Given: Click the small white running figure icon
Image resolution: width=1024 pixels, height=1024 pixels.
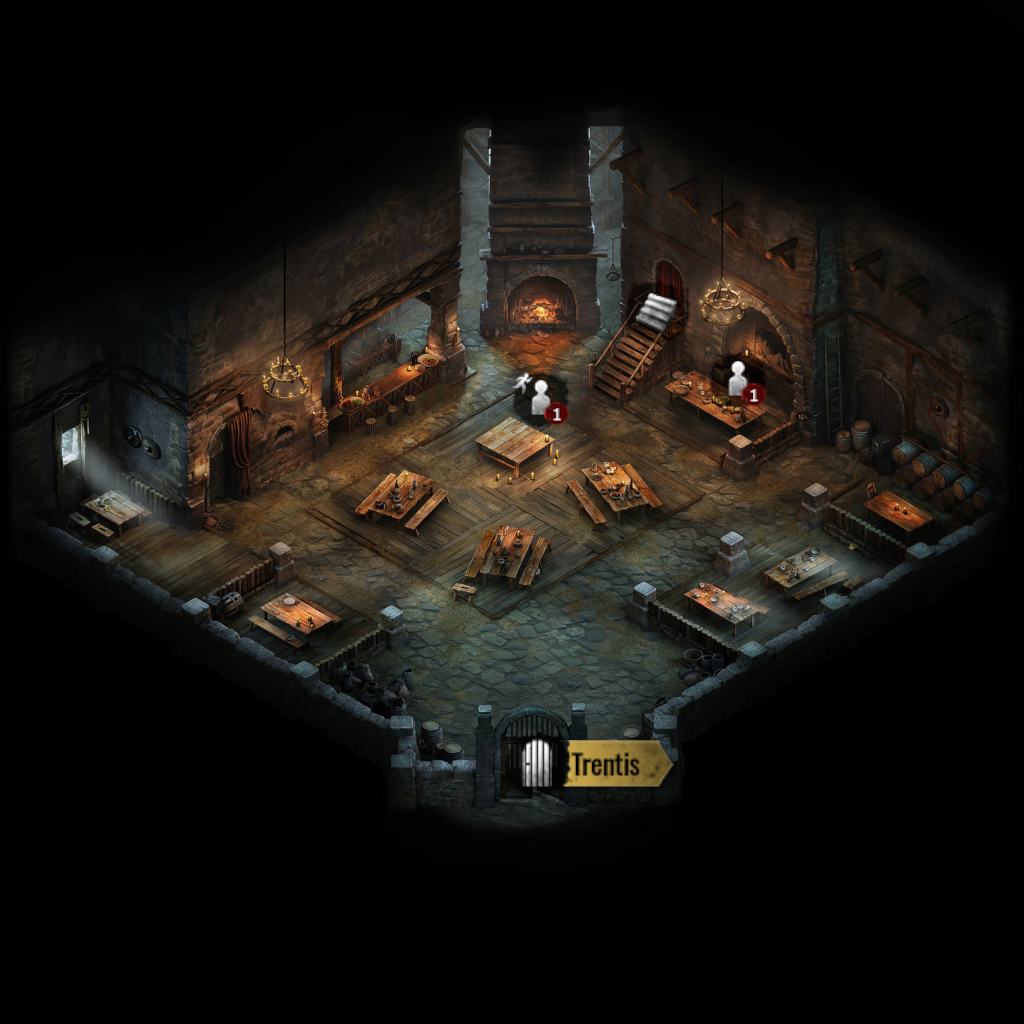Looking at the screenshot, I should (x=520, y=382).
